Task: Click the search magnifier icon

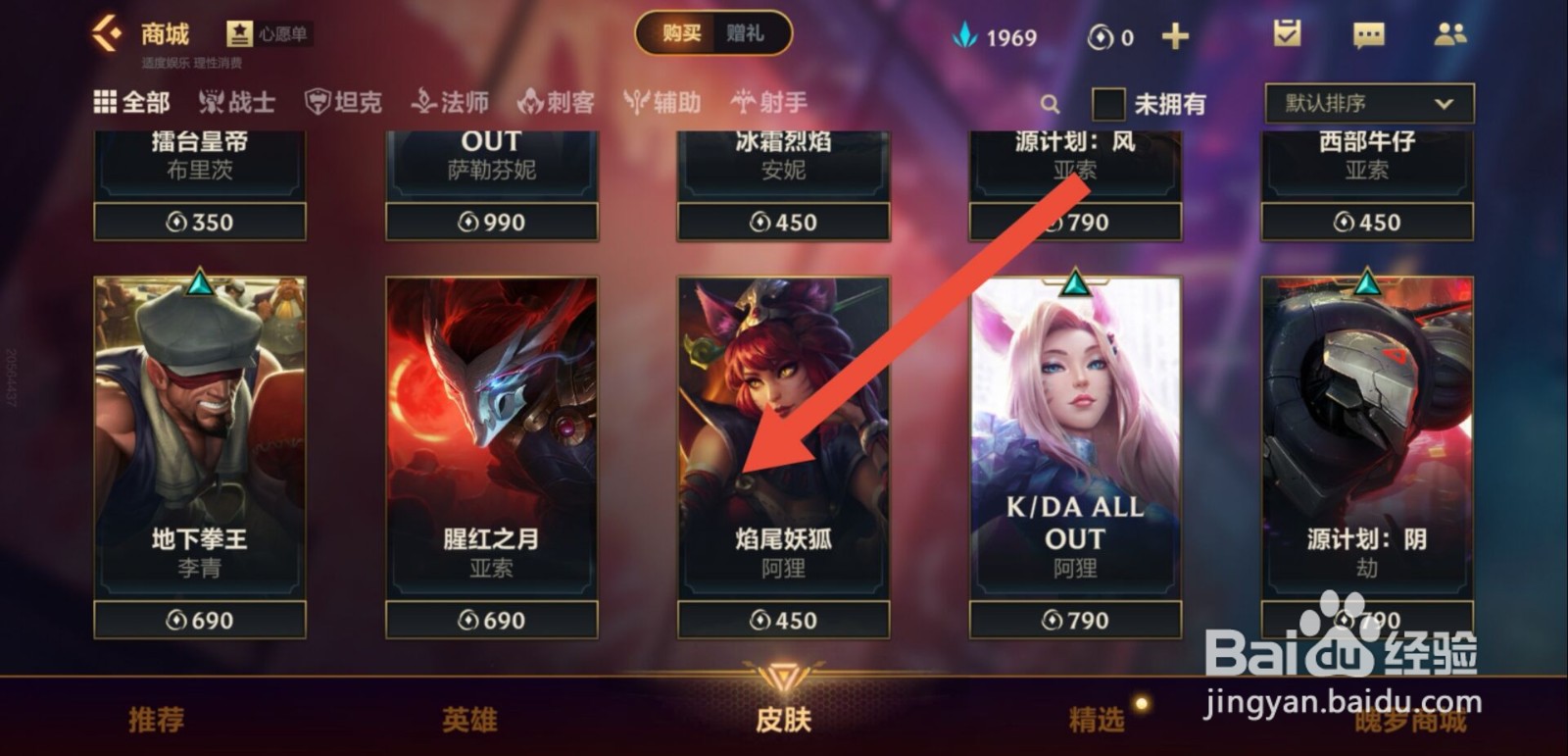Action: [1051, 102]
